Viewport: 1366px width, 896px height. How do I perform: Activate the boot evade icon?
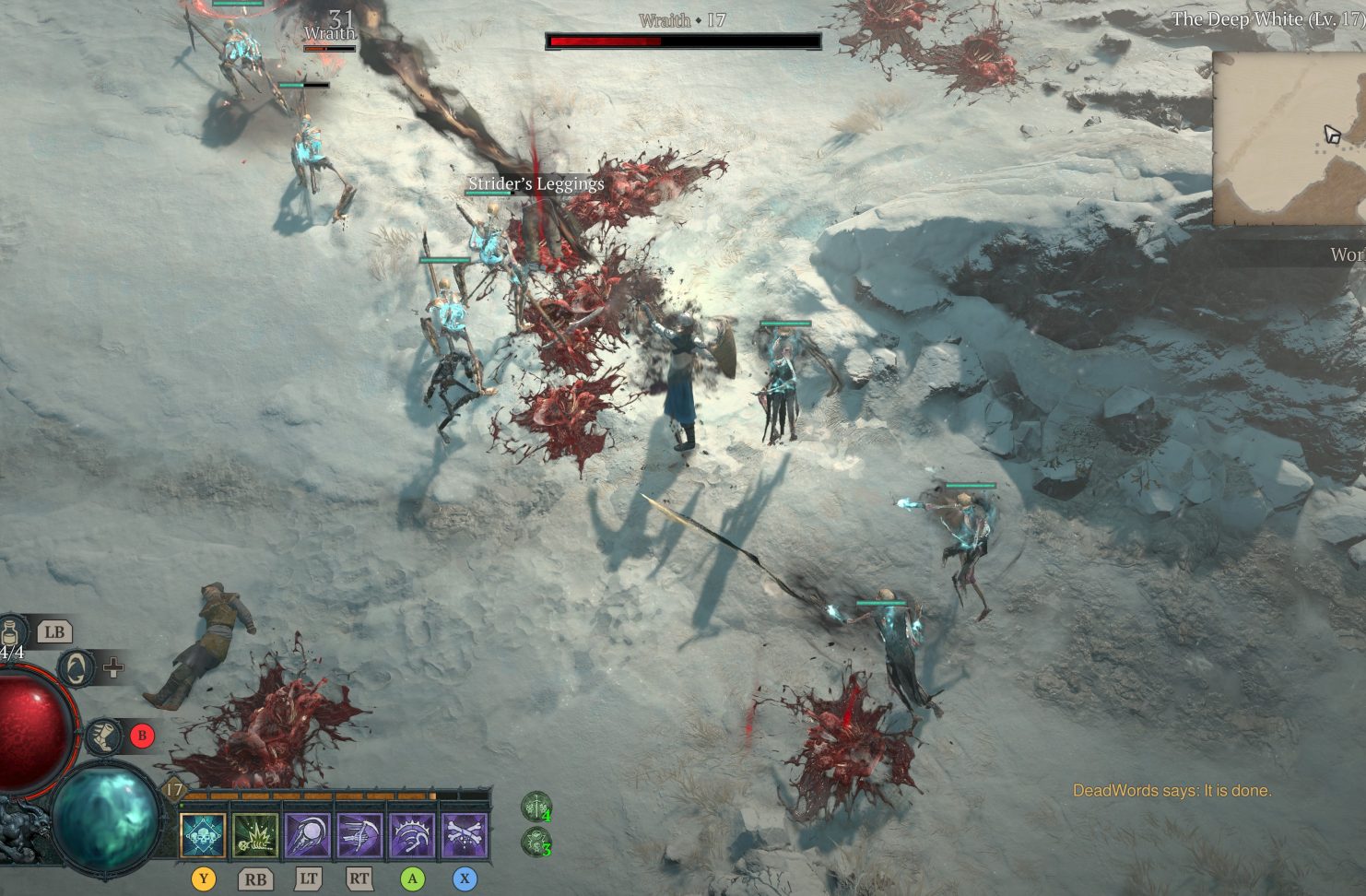103,736
